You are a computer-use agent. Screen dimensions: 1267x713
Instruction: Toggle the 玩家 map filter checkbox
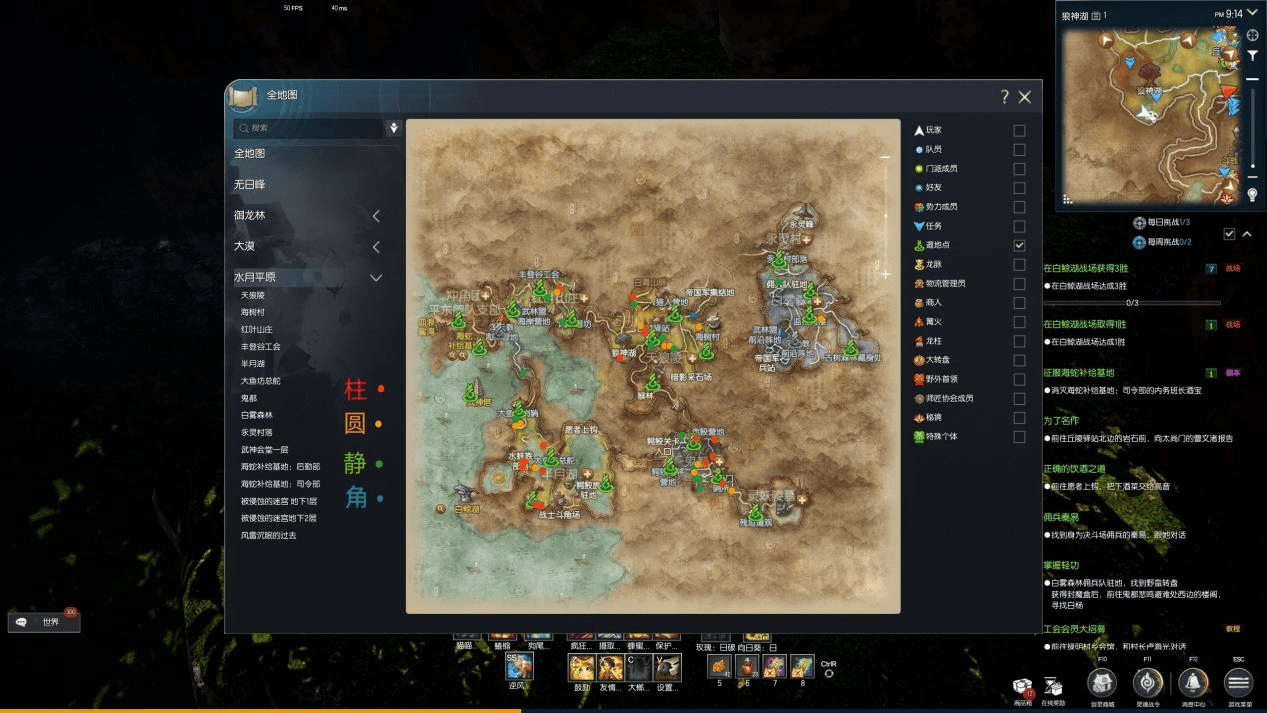pos(1019,131)
